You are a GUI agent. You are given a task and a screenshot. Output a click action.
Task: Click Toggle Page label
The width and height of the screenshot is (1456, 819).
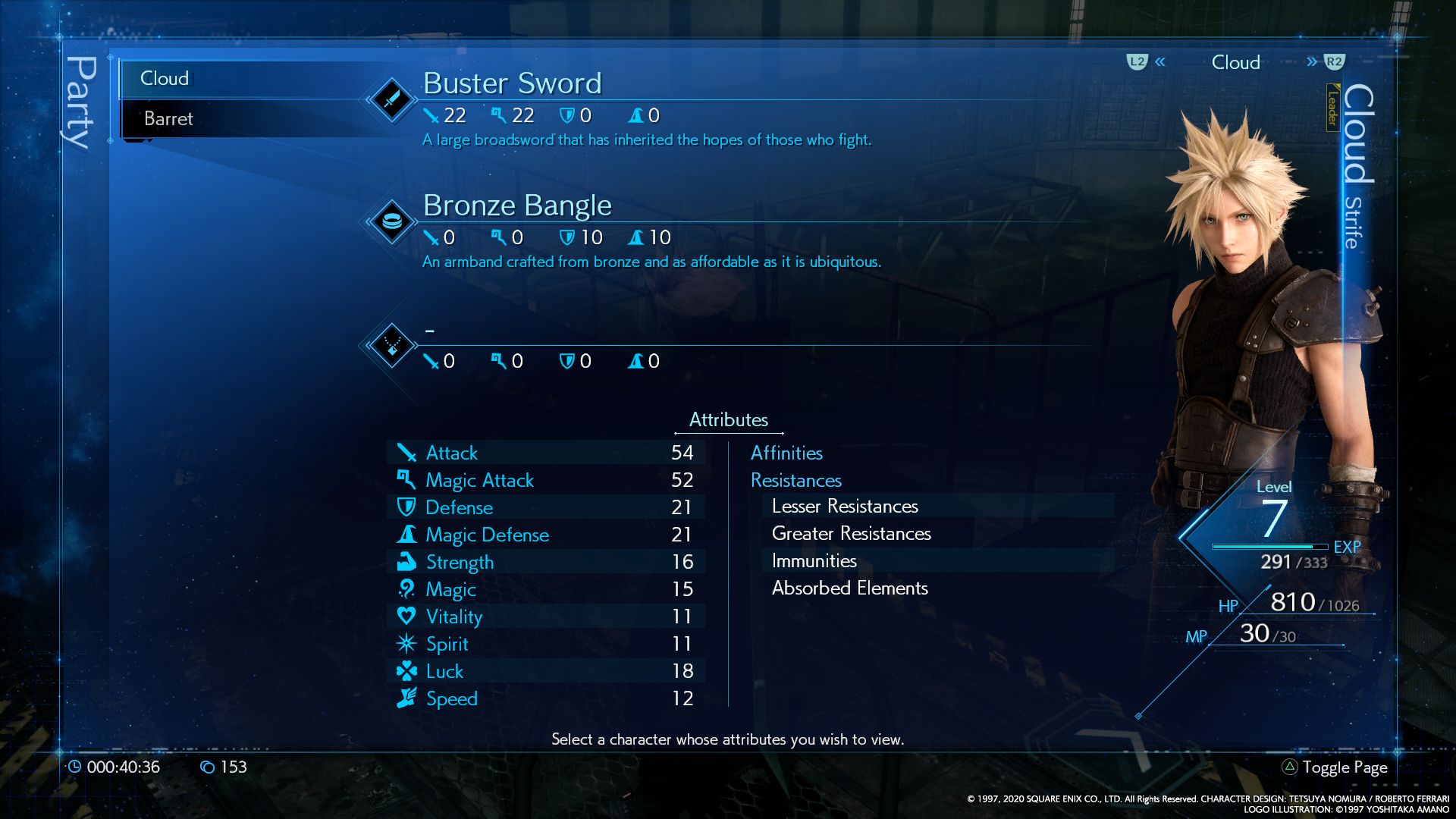click(1345, 767)
